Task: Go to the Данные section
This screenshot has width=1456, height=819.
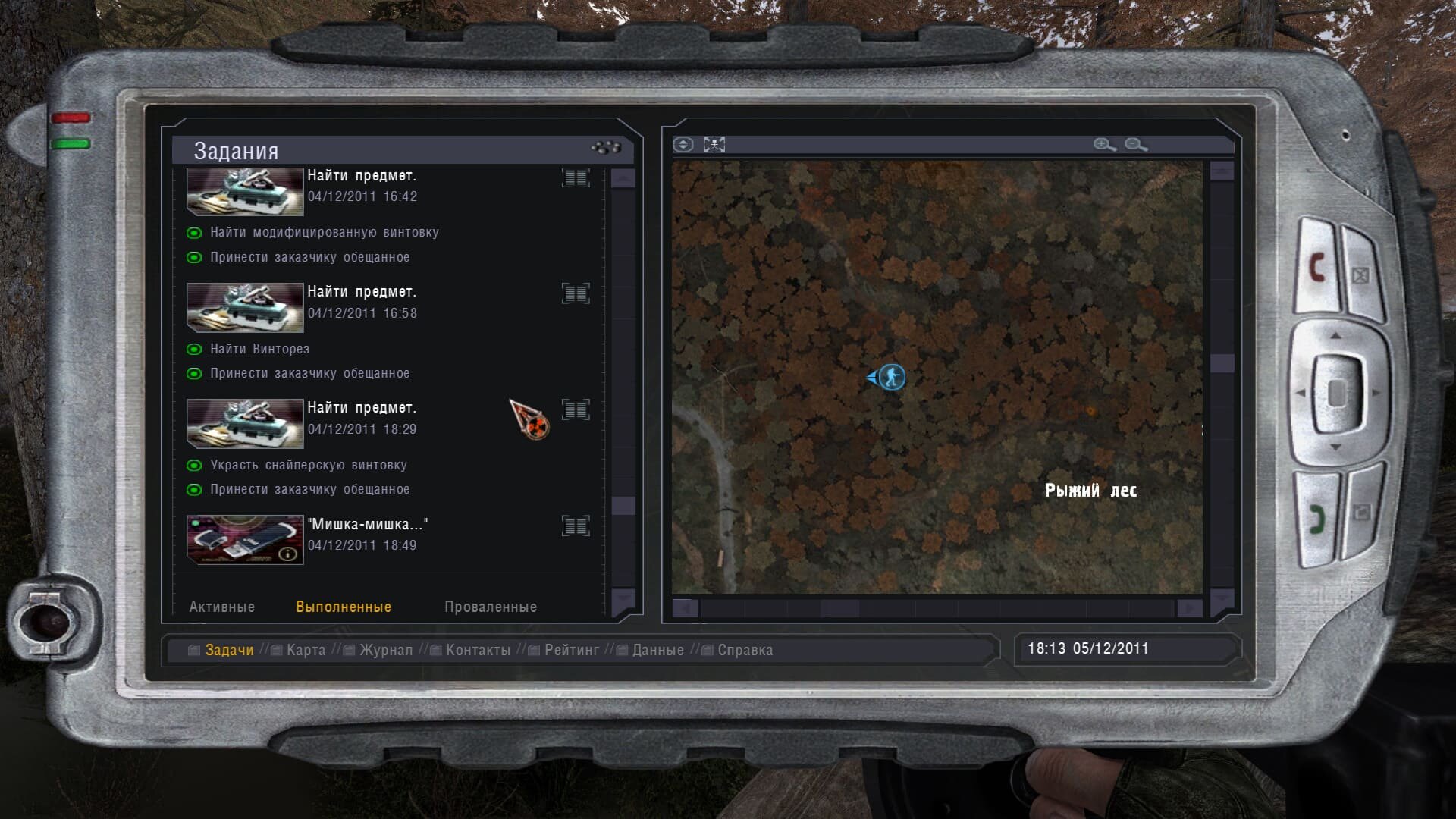Action: [657, 650]
